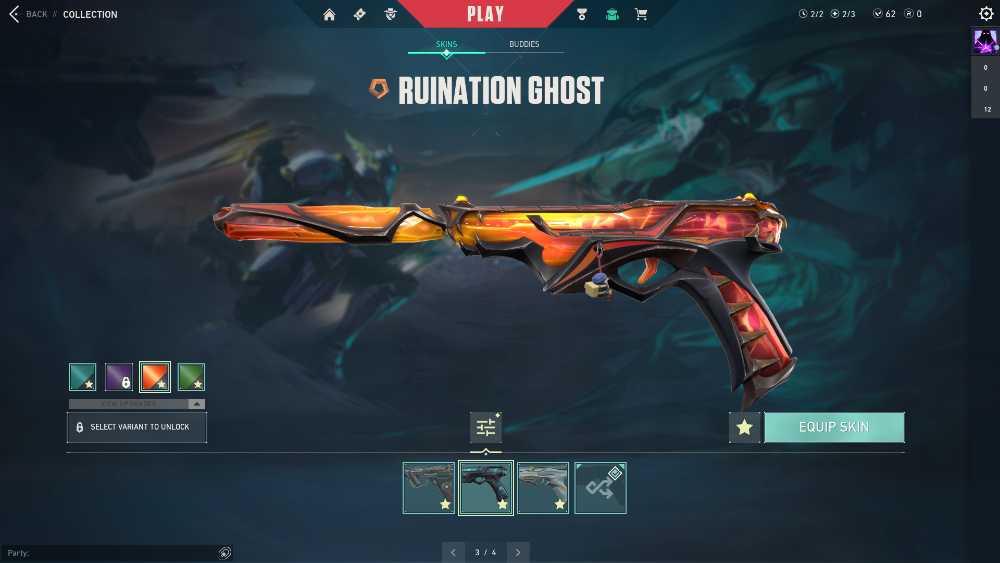Viewport: 1000px width, 563px height.
Task: Switch to the Buddies tab
Action: [x=523, y=44]
